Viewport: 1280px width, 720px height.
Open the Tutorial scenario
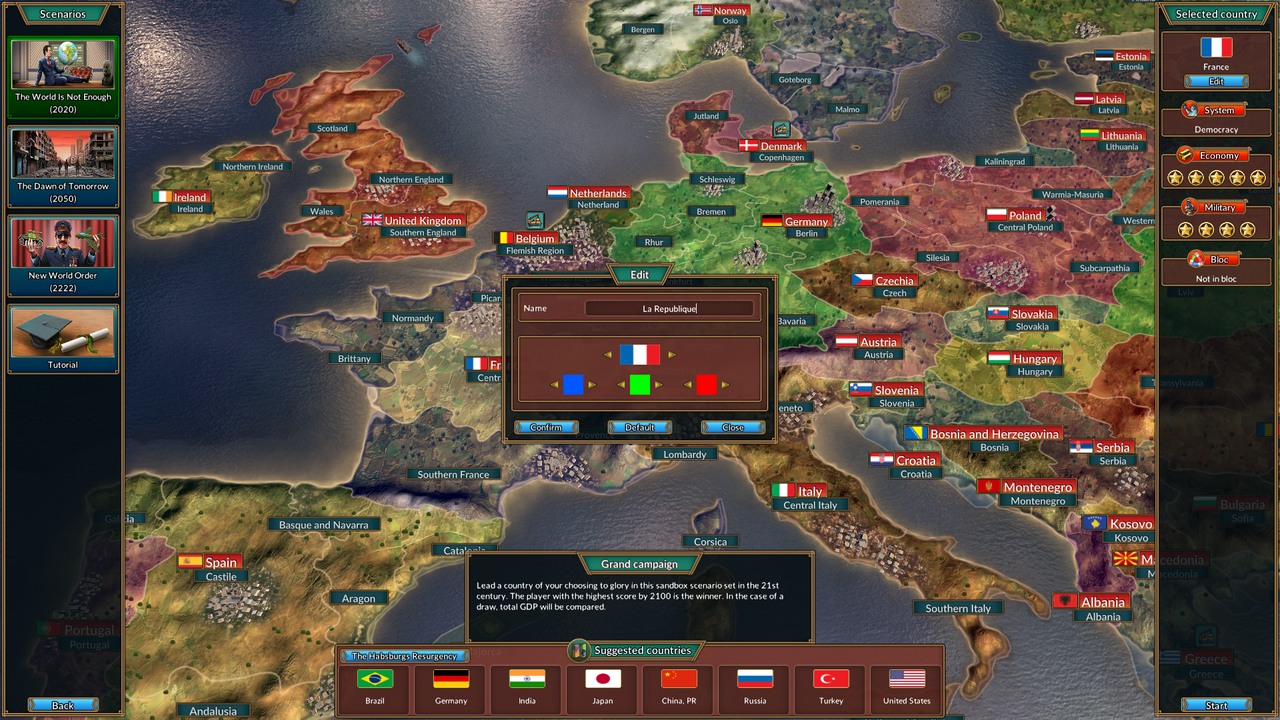63,338
